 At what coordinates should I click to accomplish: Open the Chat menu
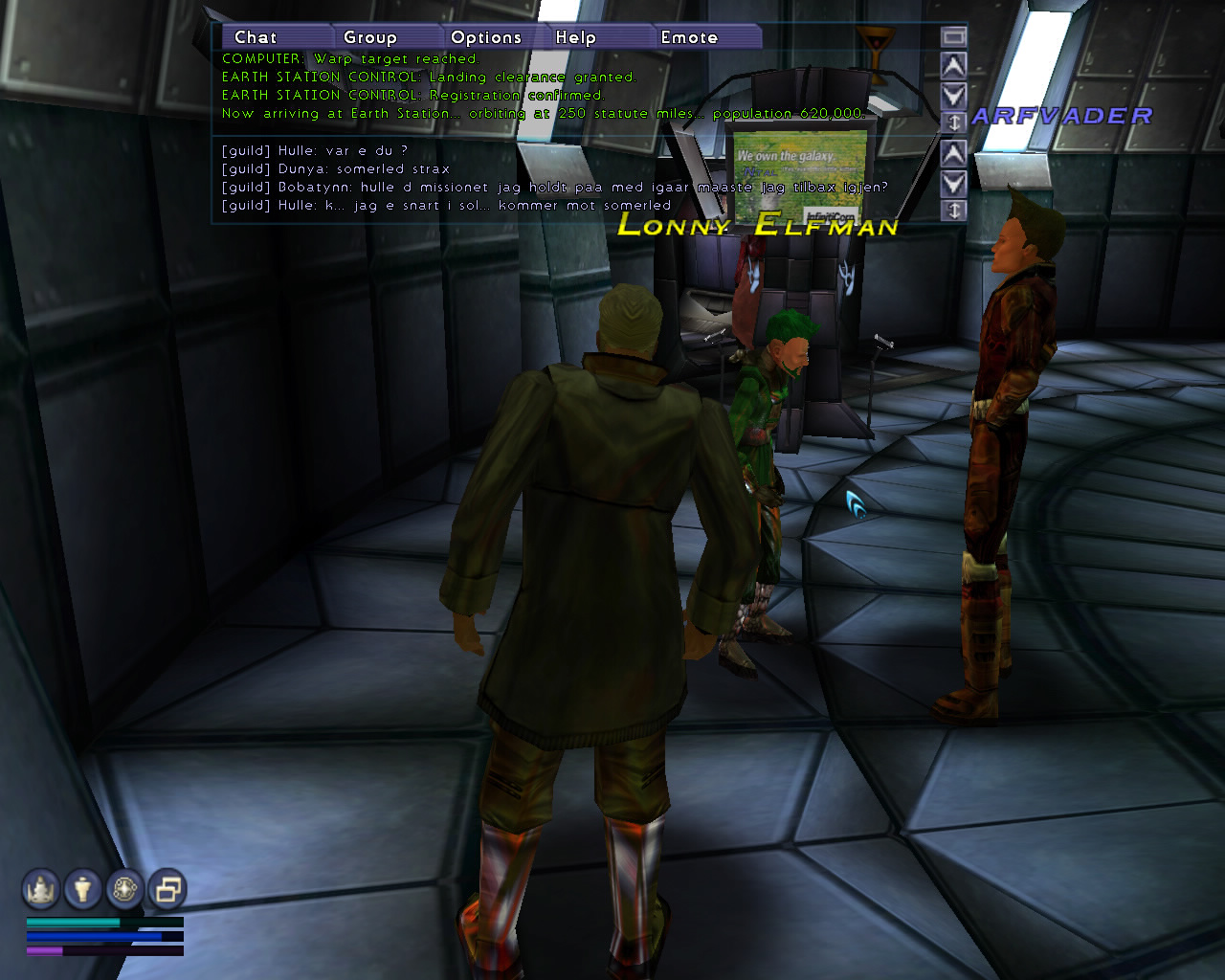256,37
